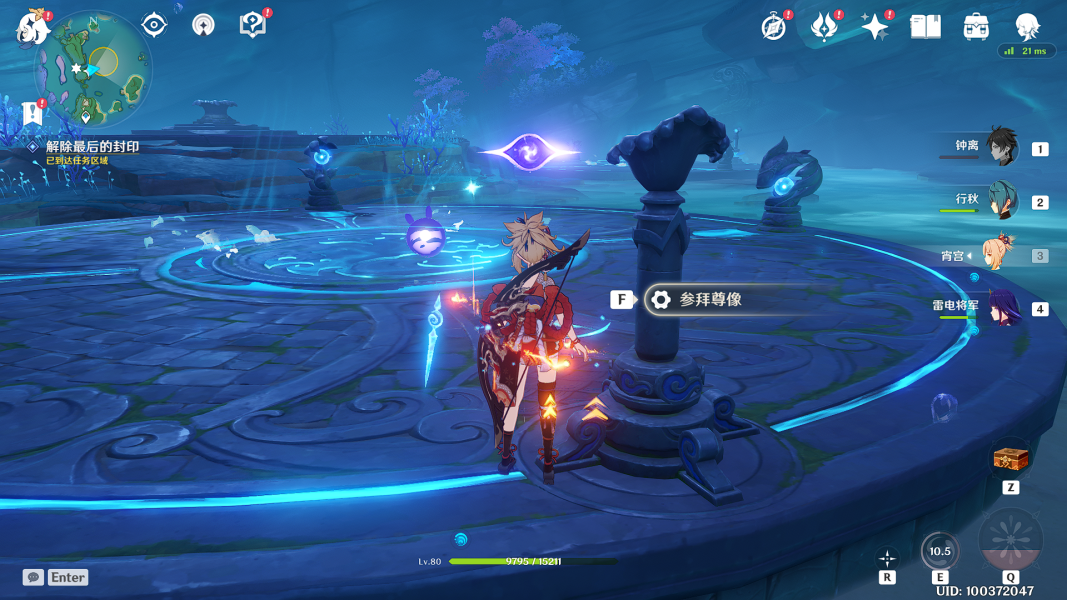
Task: Click the 解除最后的封印 quest tracker
Action: (x=92, y=147)
